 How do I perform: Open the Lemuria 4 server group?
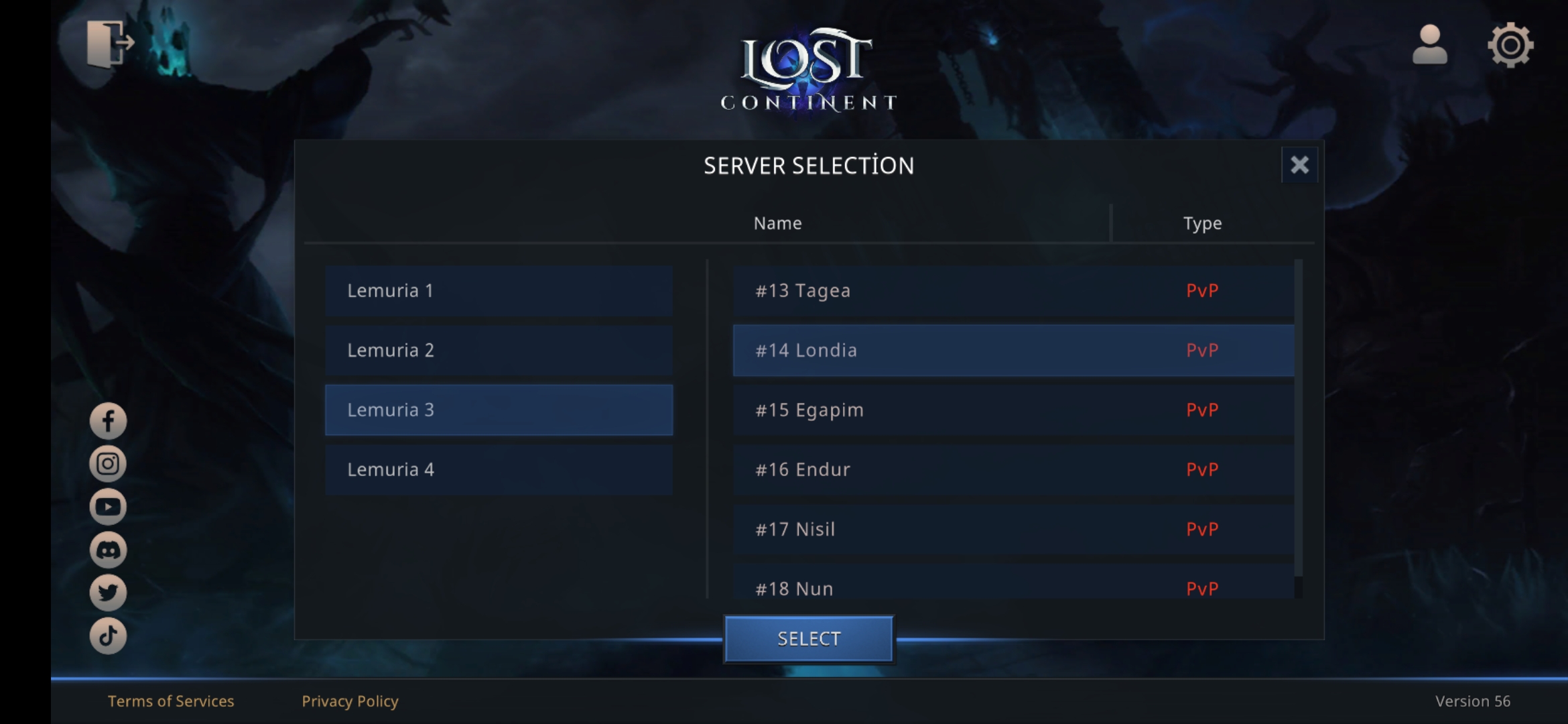point(499,470)
